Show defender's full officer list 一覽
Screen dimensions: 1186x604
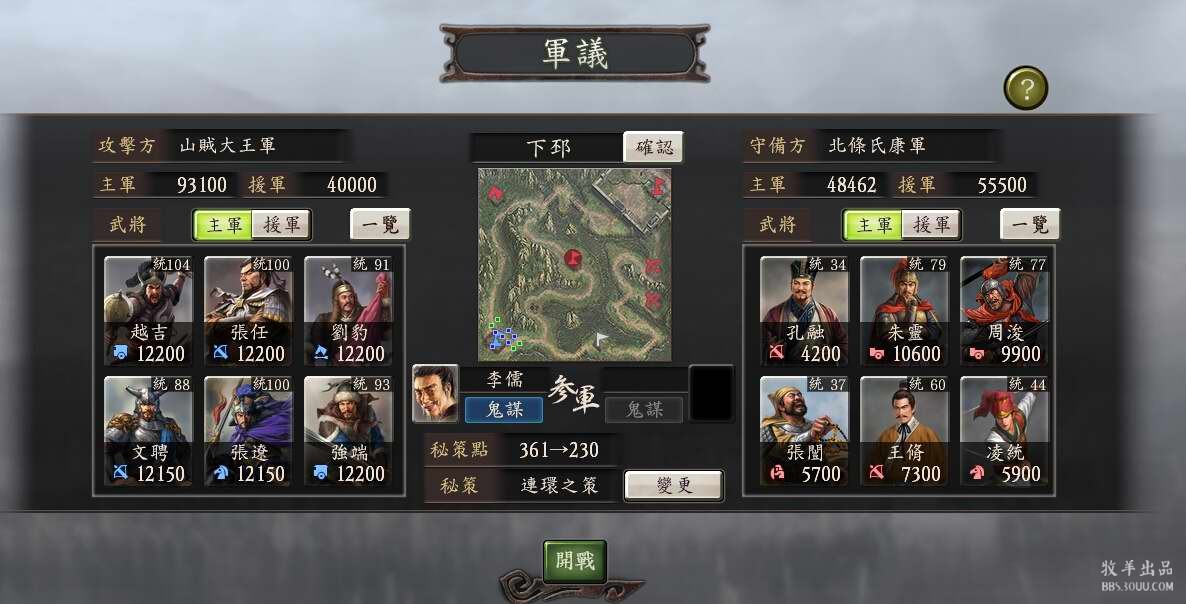pos(1030,225)
